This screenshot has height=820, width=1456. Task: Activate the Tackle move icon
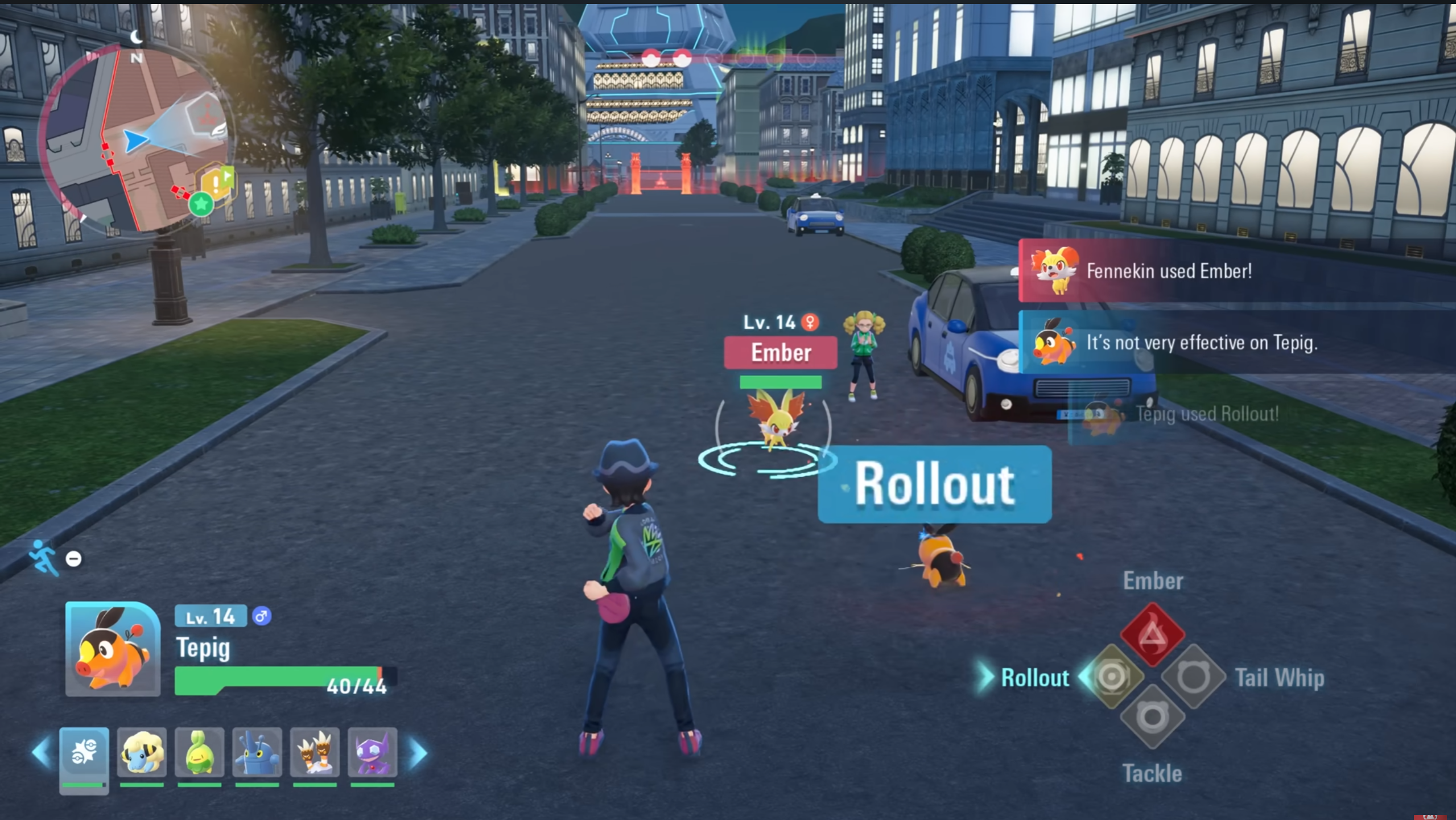click(1152, 717)
